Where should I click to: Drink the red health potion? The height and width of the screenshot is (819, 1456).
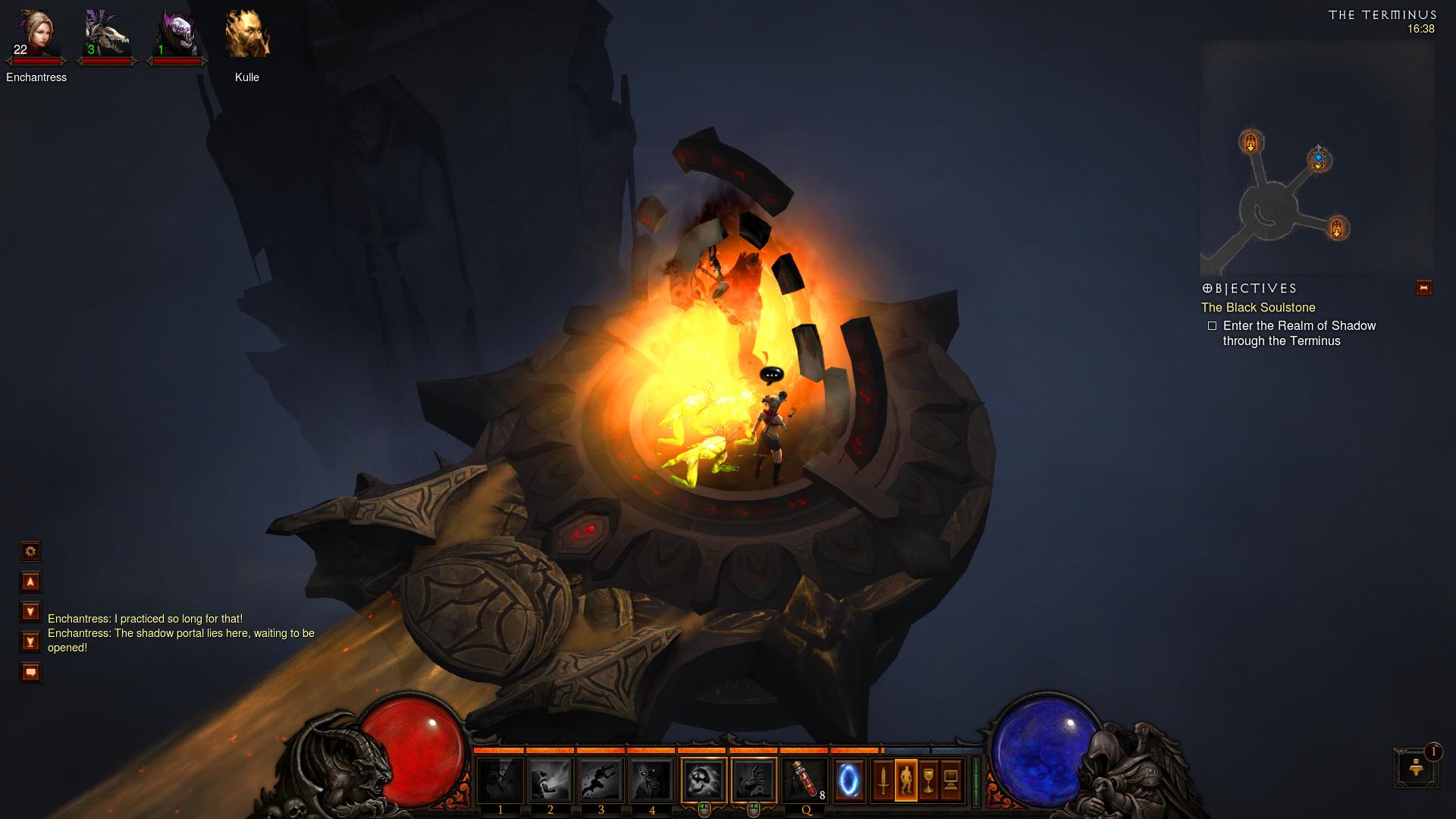click(x=805, y=780)
